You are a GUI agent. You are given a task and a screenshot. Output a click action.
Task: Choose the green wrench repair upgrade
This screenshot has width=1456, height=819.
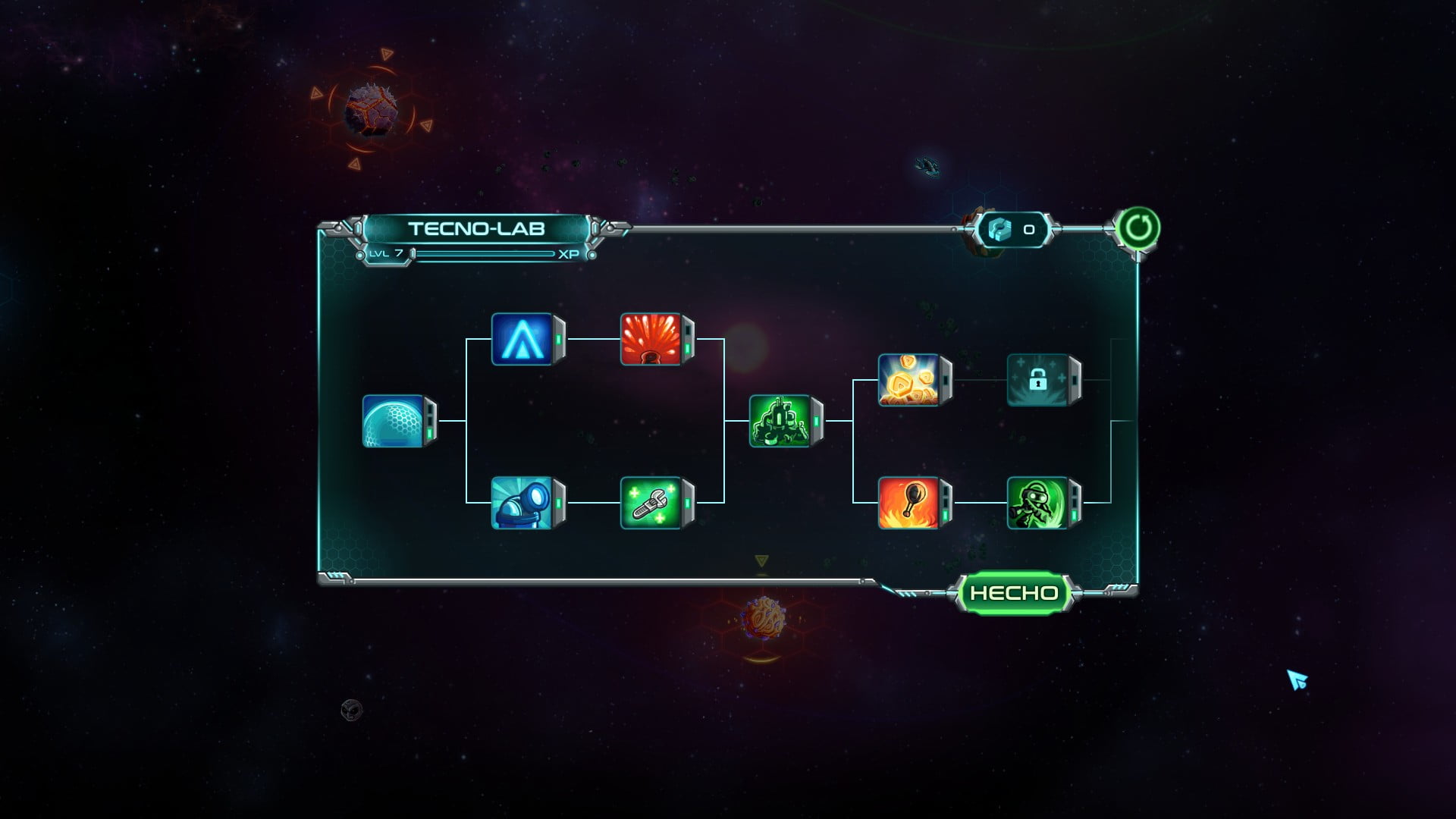coord(651,503)
